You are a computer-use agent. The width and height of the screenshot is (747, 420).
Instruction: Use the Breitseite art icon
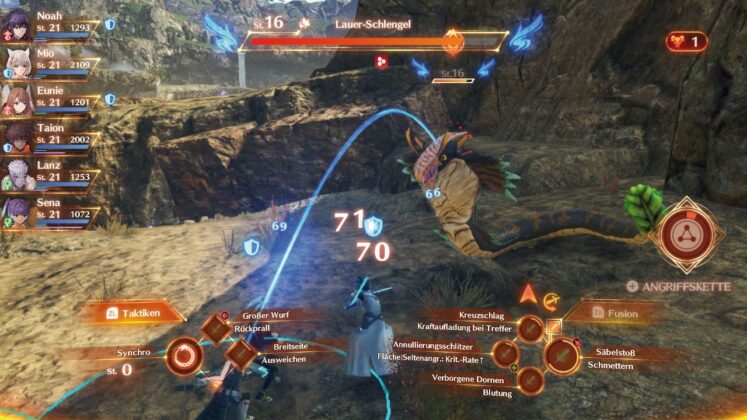241,353
